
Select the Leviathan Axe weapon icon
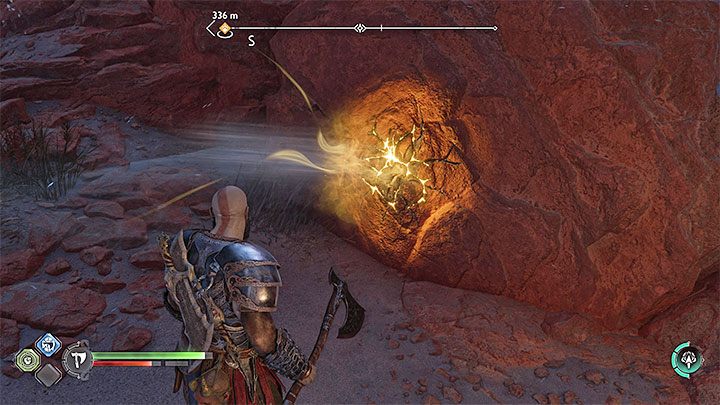pyautogui.click(x=75, y=359)
